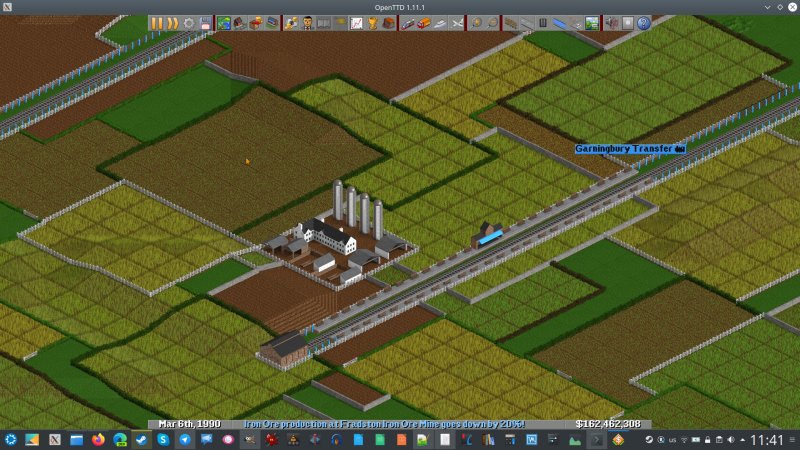Show the world map from the toolbar
Screen dimensions: 800x450
click(224, 22)
